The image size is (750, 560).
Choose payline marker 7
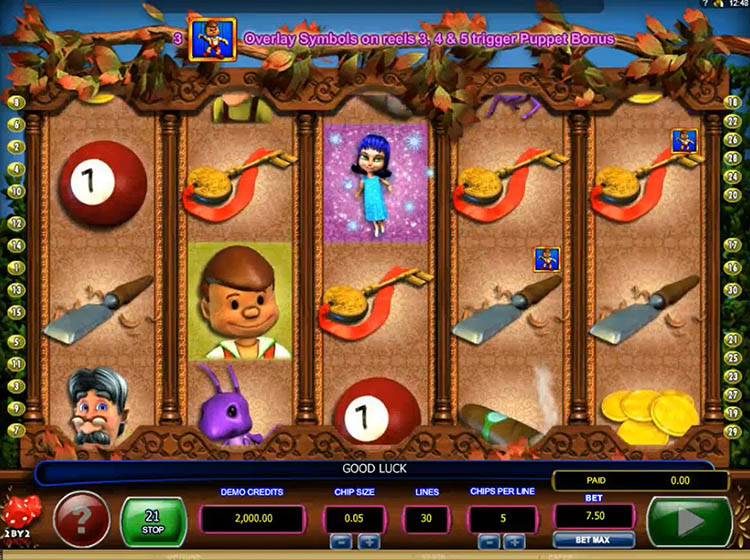point(16,430)
